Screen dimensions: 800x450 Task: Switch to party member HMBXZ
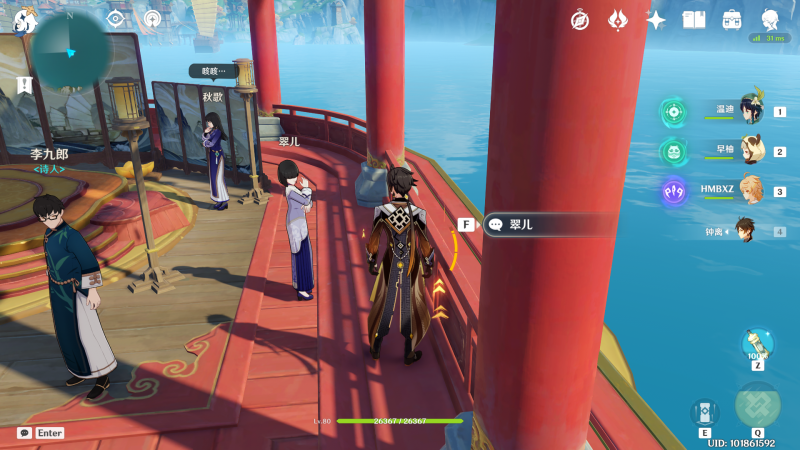750,190
